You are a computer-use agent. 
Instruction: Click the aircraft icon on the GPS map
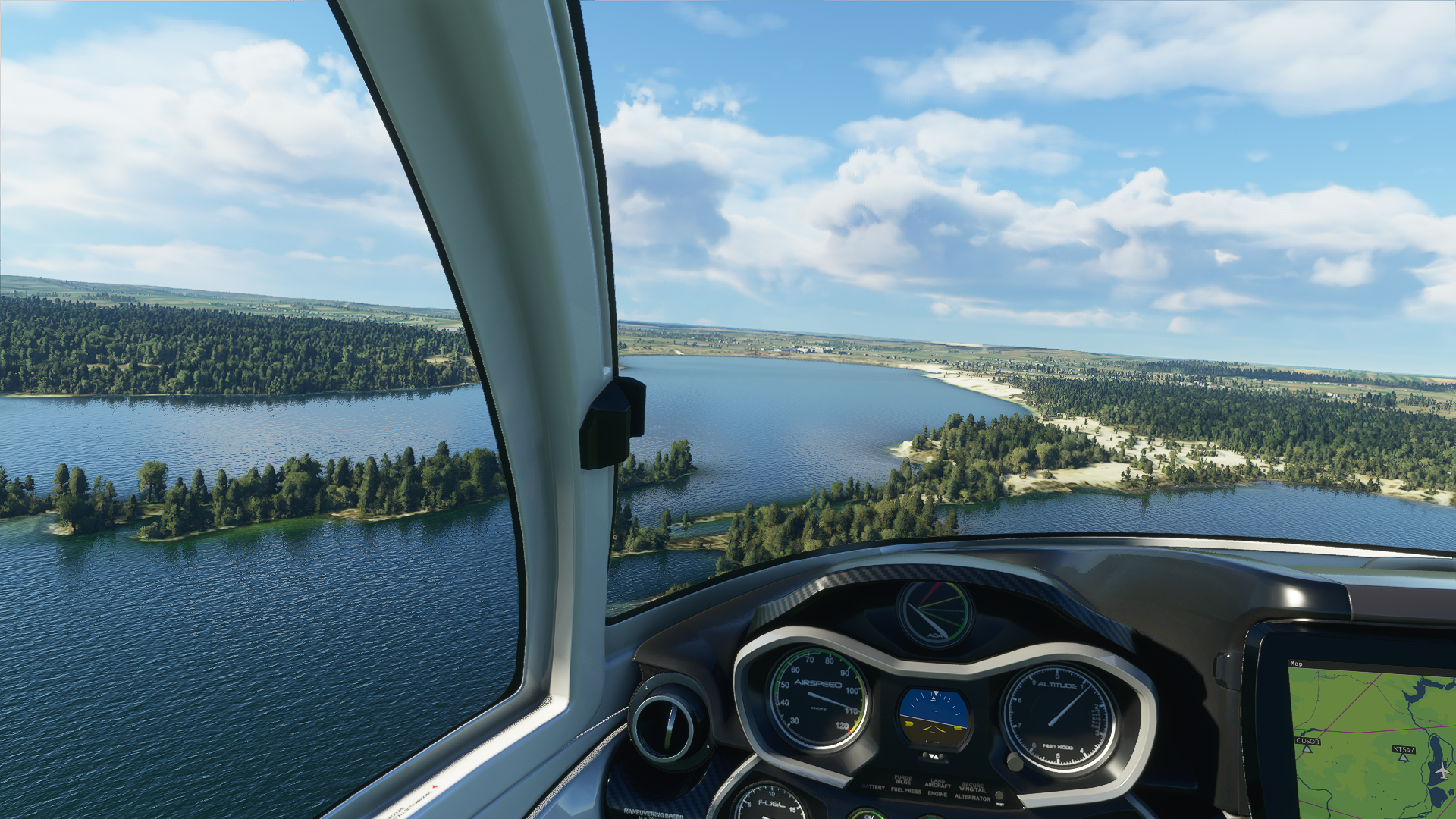tap(1442, 771)
